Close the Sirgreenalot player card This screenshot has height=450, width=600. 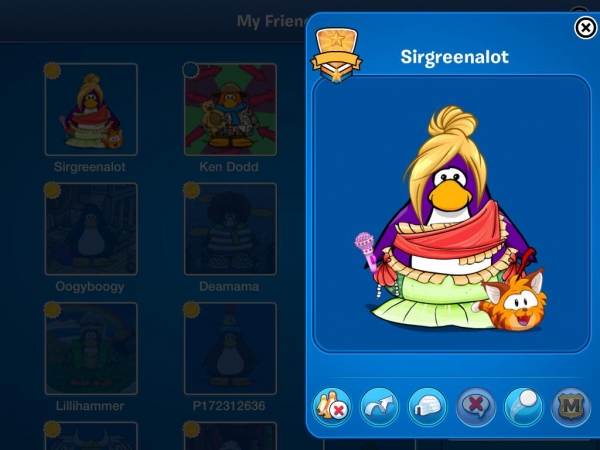tap(586, 28)
